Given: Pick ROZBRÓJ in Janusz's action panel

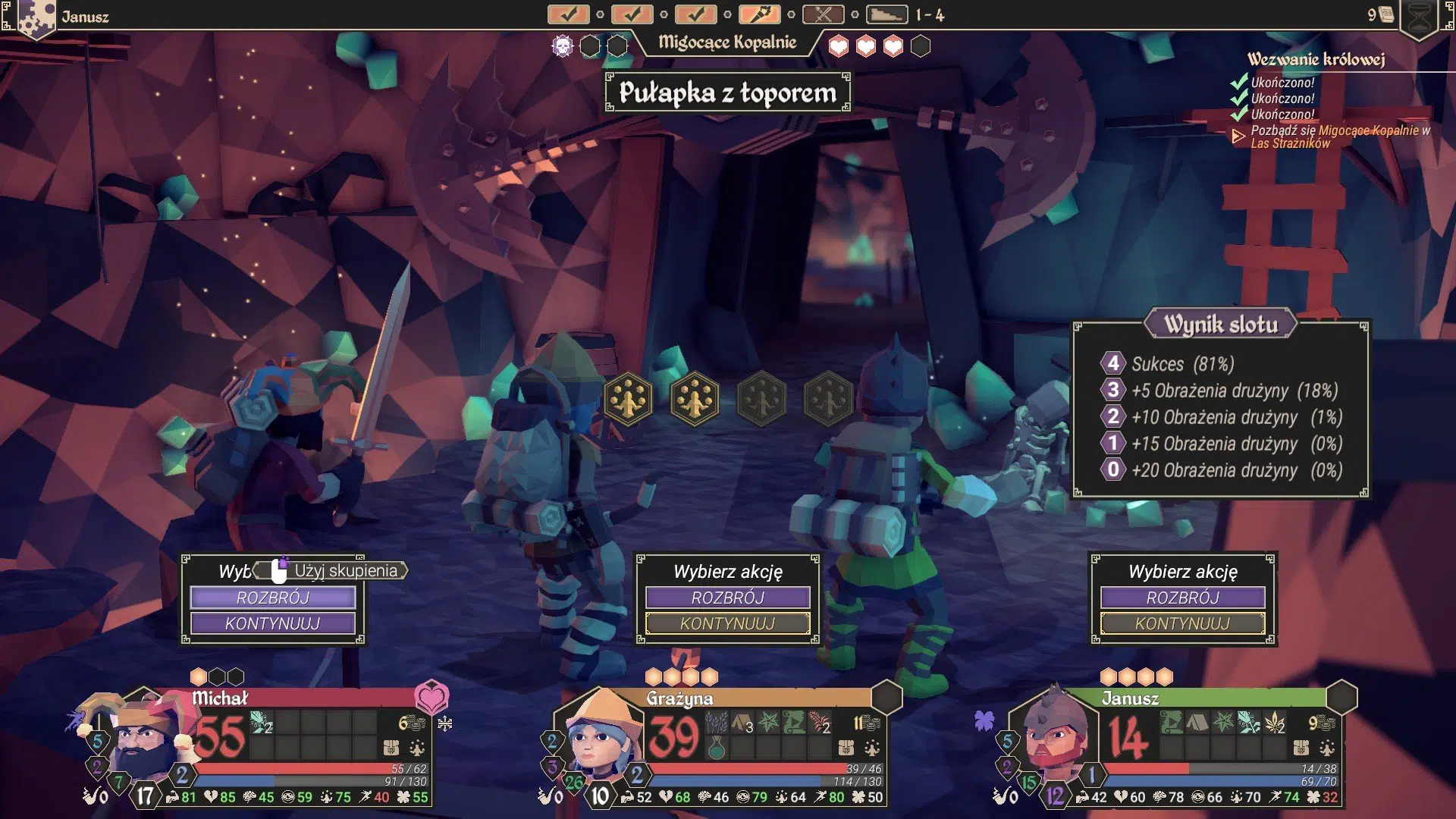Looking at the screenshot, I should pos(1182,598).
